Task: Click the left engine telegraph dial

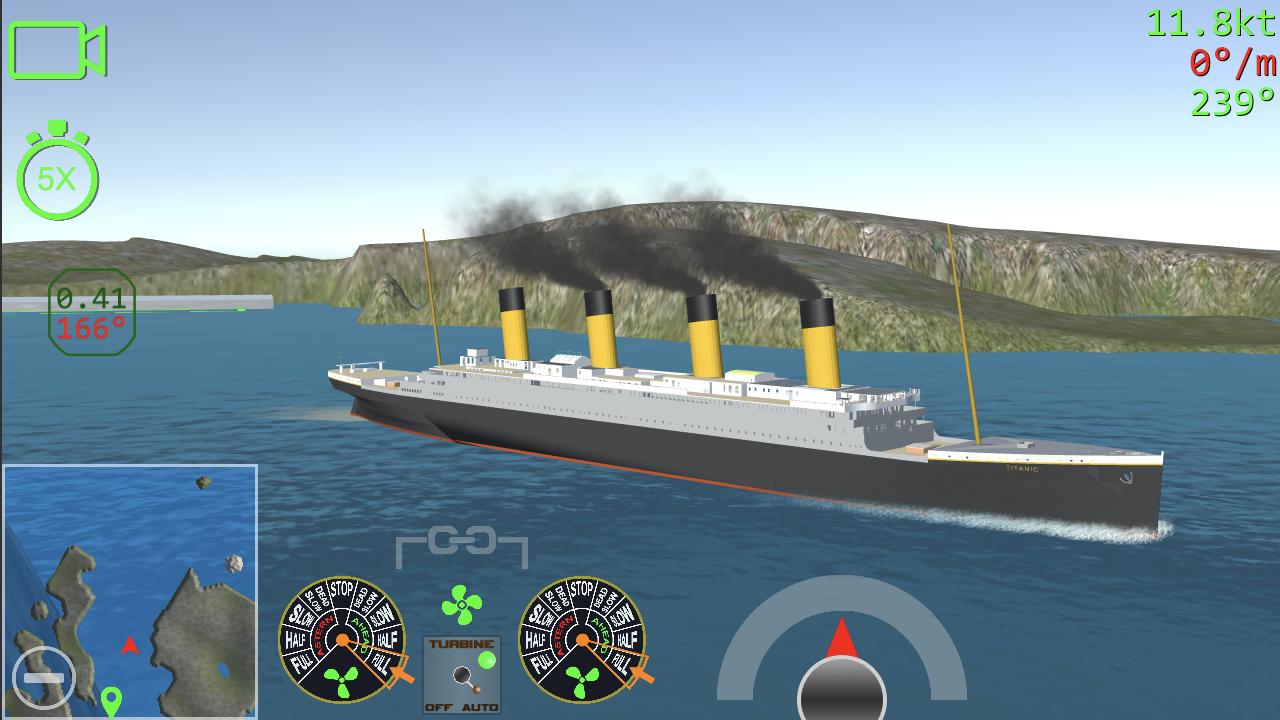Action: click(342, 640)
